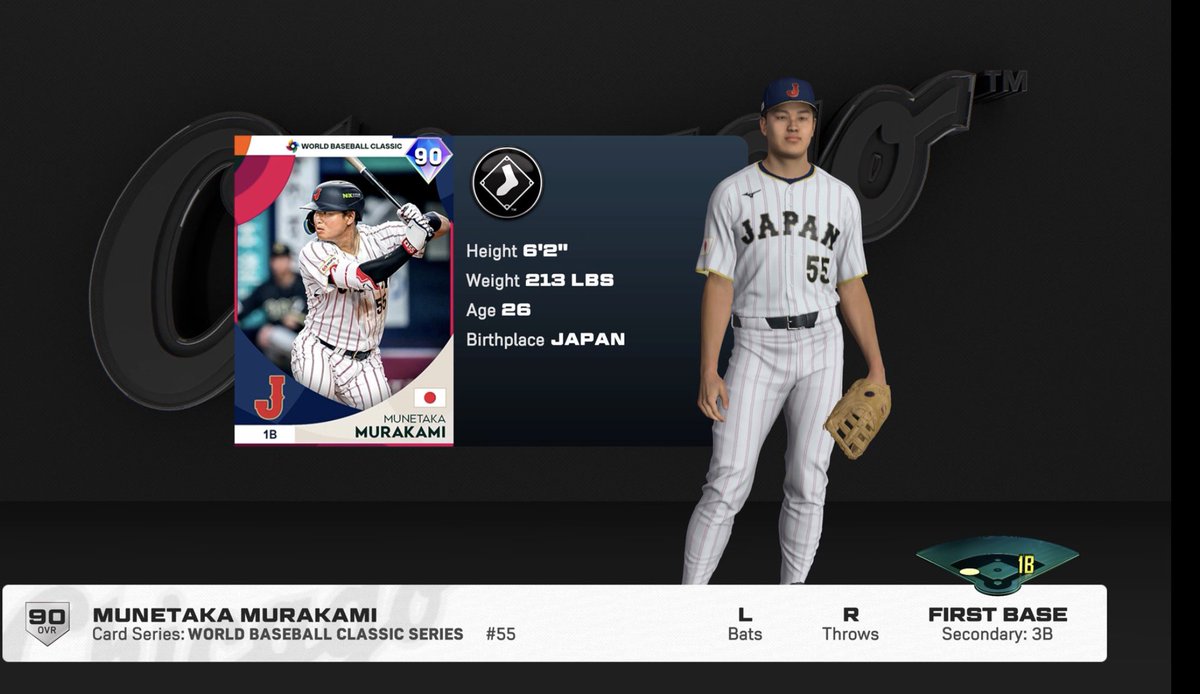Screen dimensions: 1200x694
Task: Select the Munetaka Murakami World Baseball Classic card
Action: pyautogui.click(x=343, y=290)
